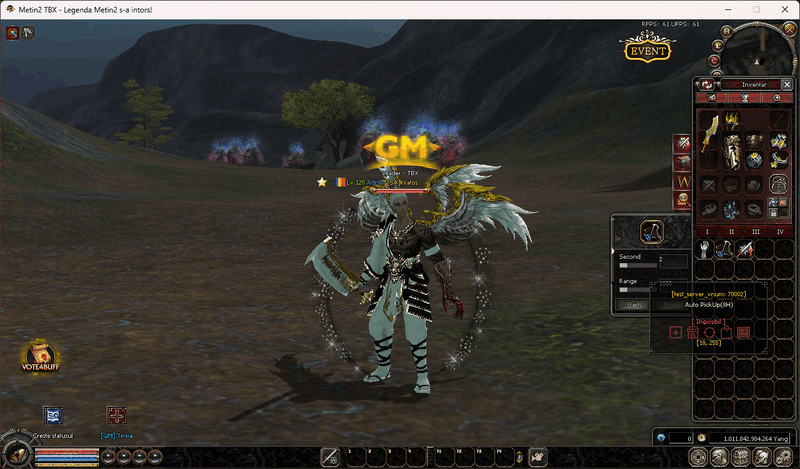
Task: Adjust the Range slider
Action: 625,290
